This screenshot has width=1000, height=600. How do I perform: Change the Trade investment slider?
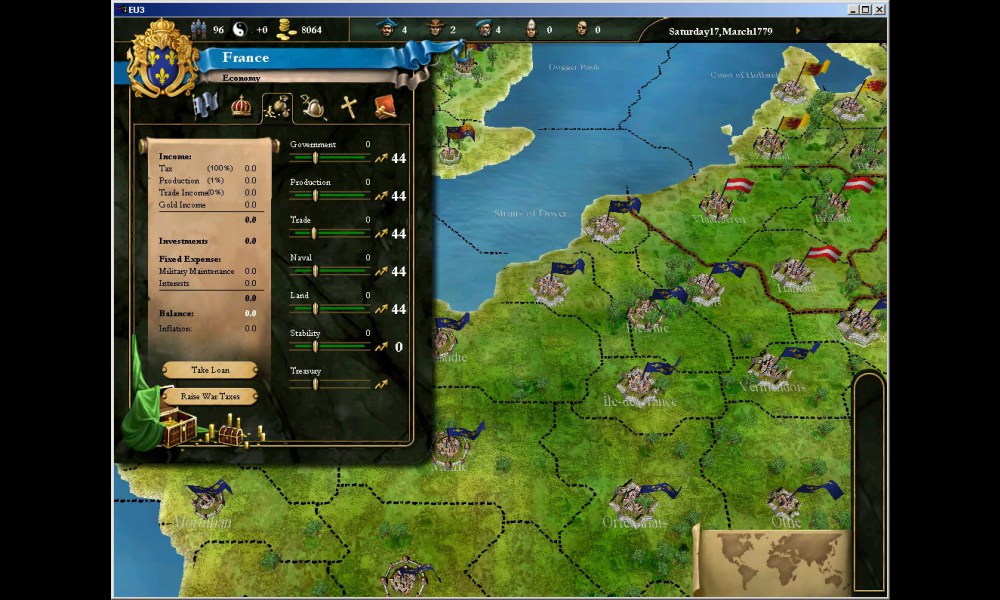(x=315, y=233)
